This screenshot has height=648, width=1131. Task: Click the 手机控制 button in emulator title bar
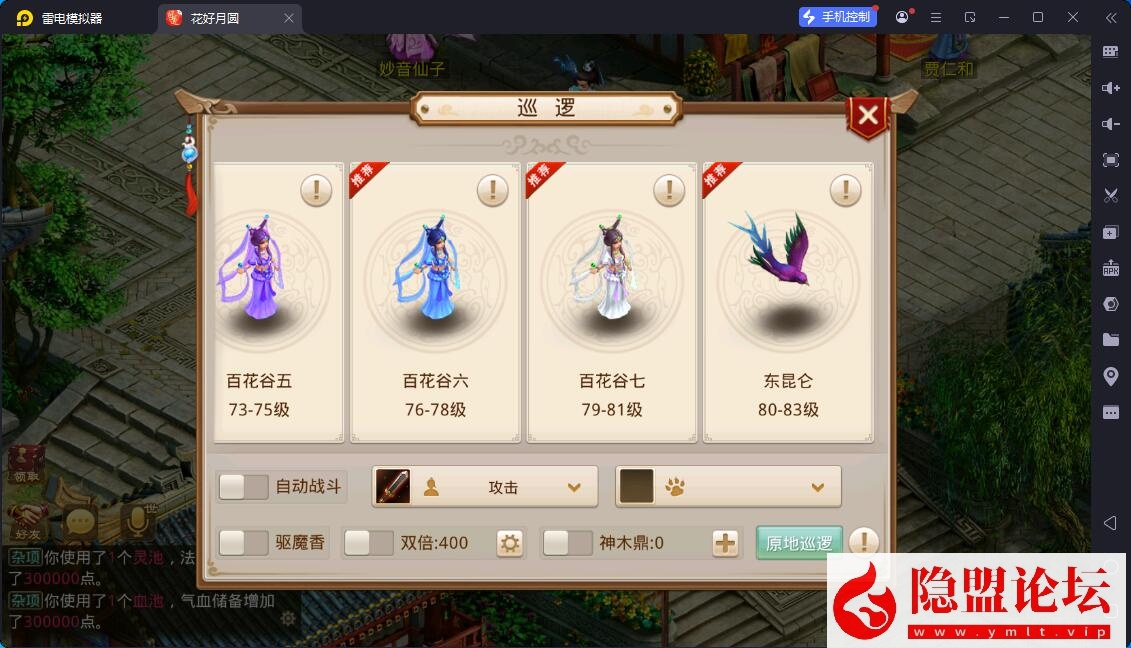pyautogui.click(x=837, y=17)
